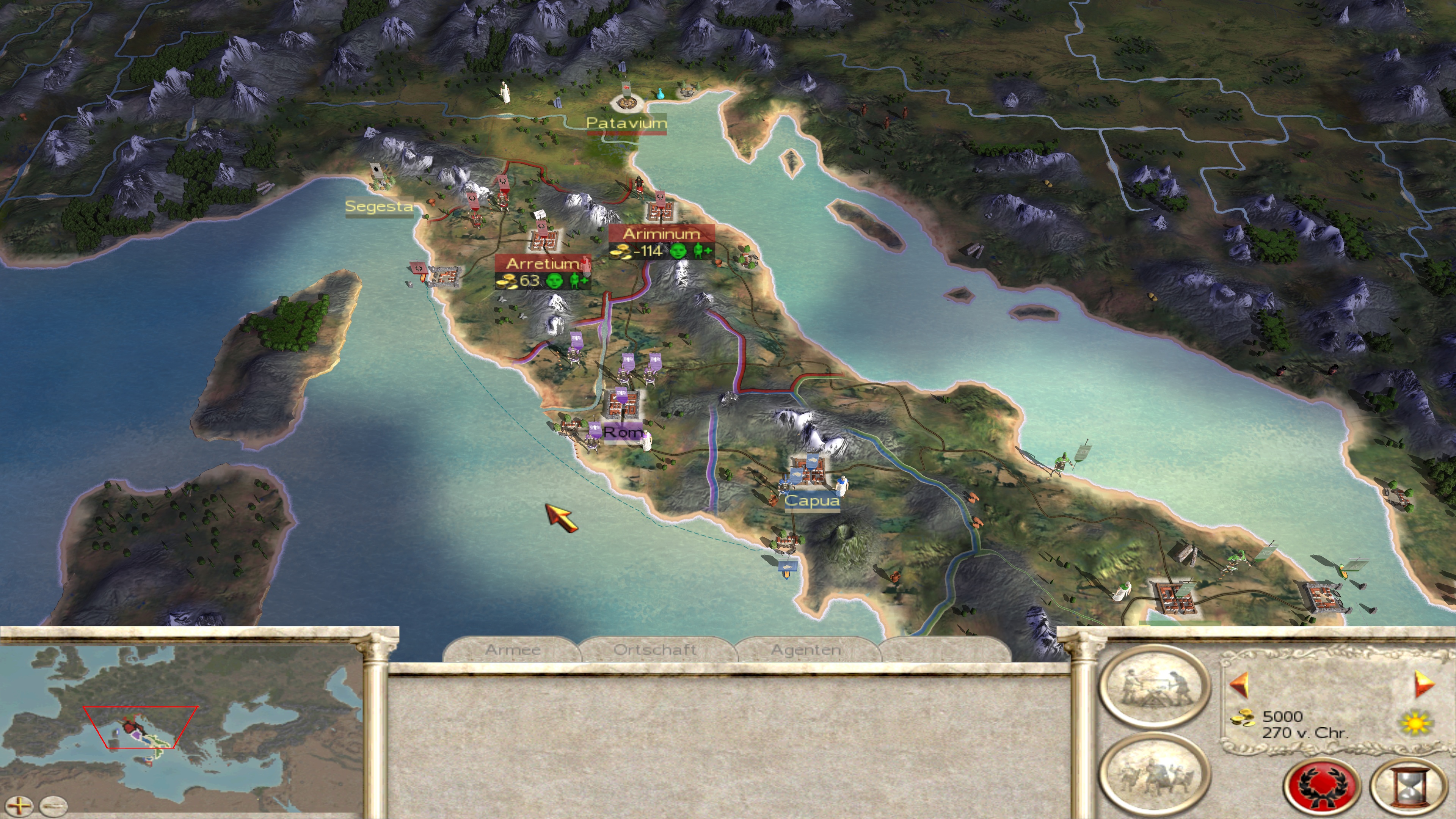
Task: Choose the Patavium settlement label
Action: [x=626, y=122]
